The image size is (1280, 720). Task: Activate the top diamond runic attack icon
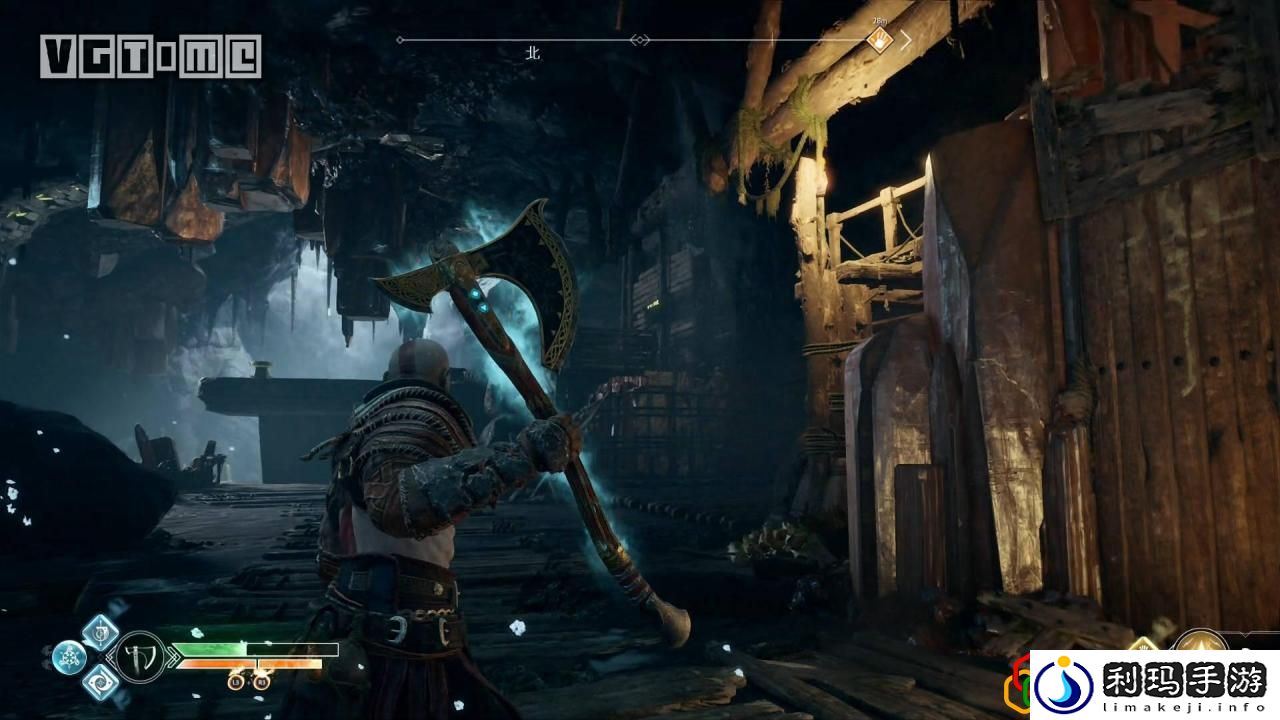100,632
